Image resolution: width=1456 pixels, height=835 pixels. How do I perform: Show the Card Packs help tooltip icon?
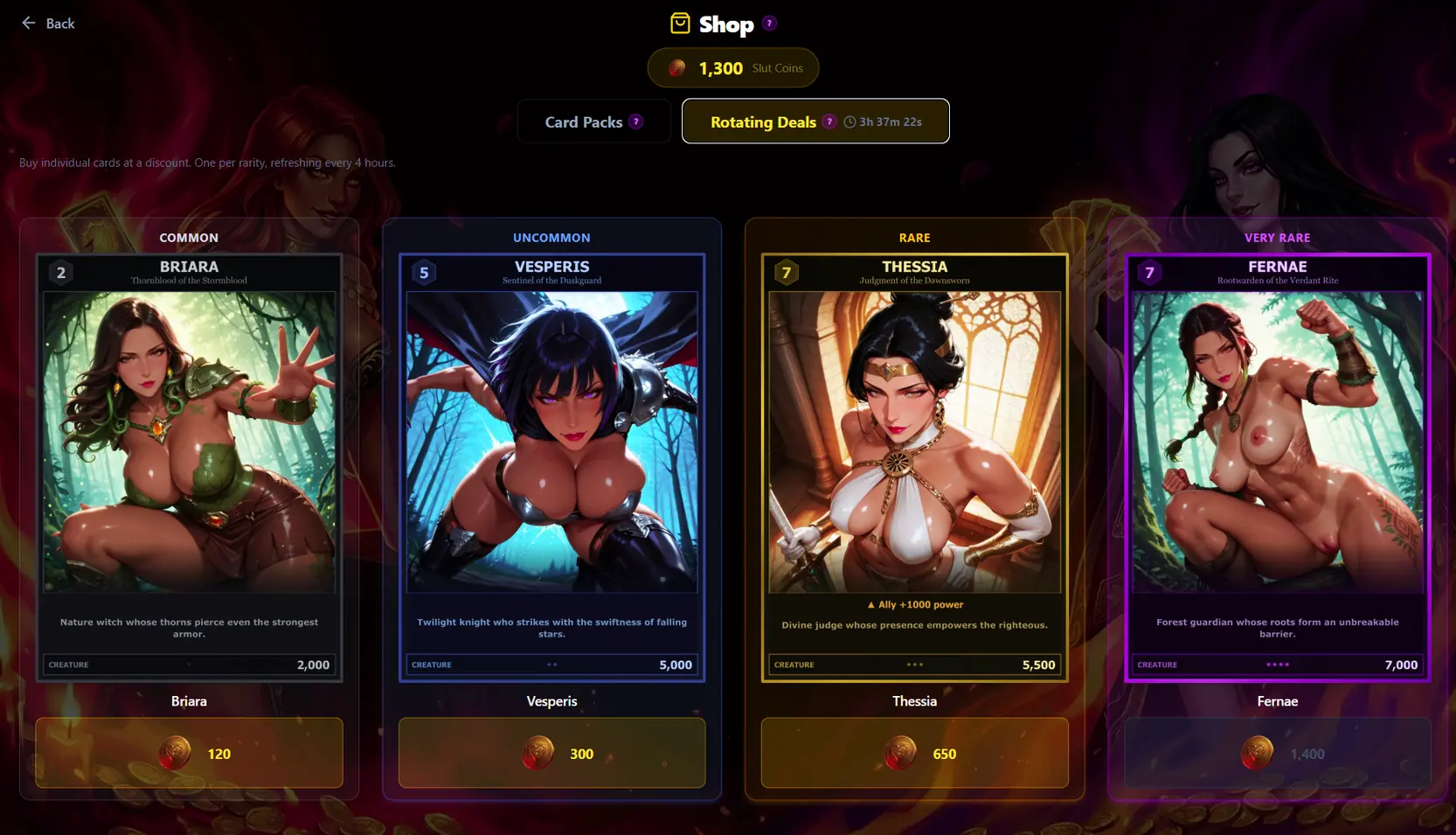click(x=636, y=122)
